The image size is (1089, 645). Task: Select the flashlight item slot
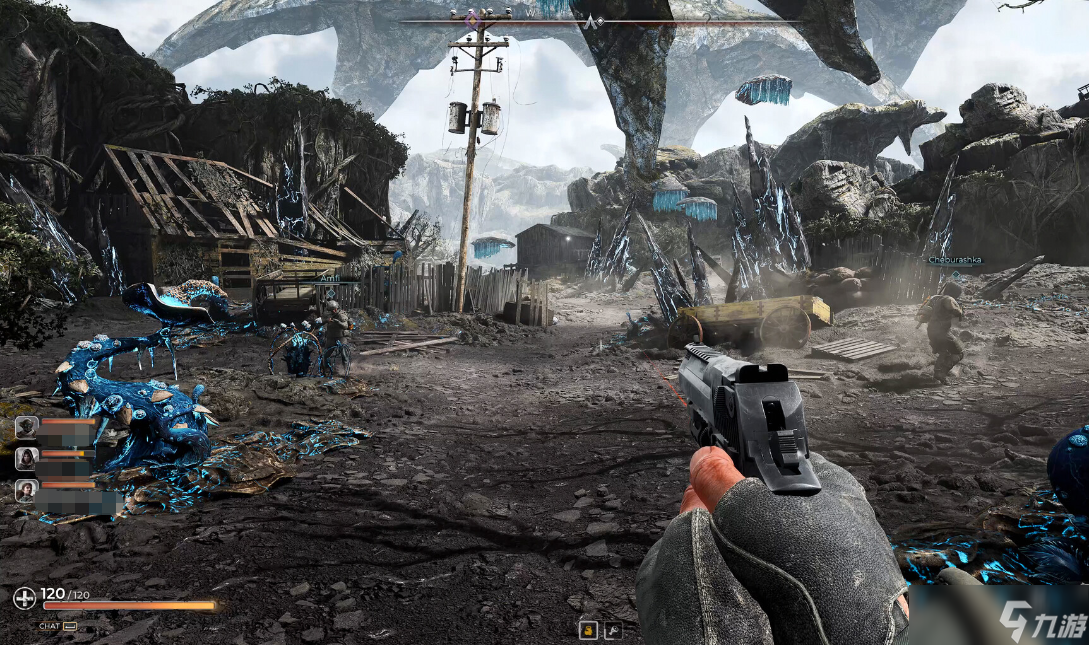pos(614,630)
